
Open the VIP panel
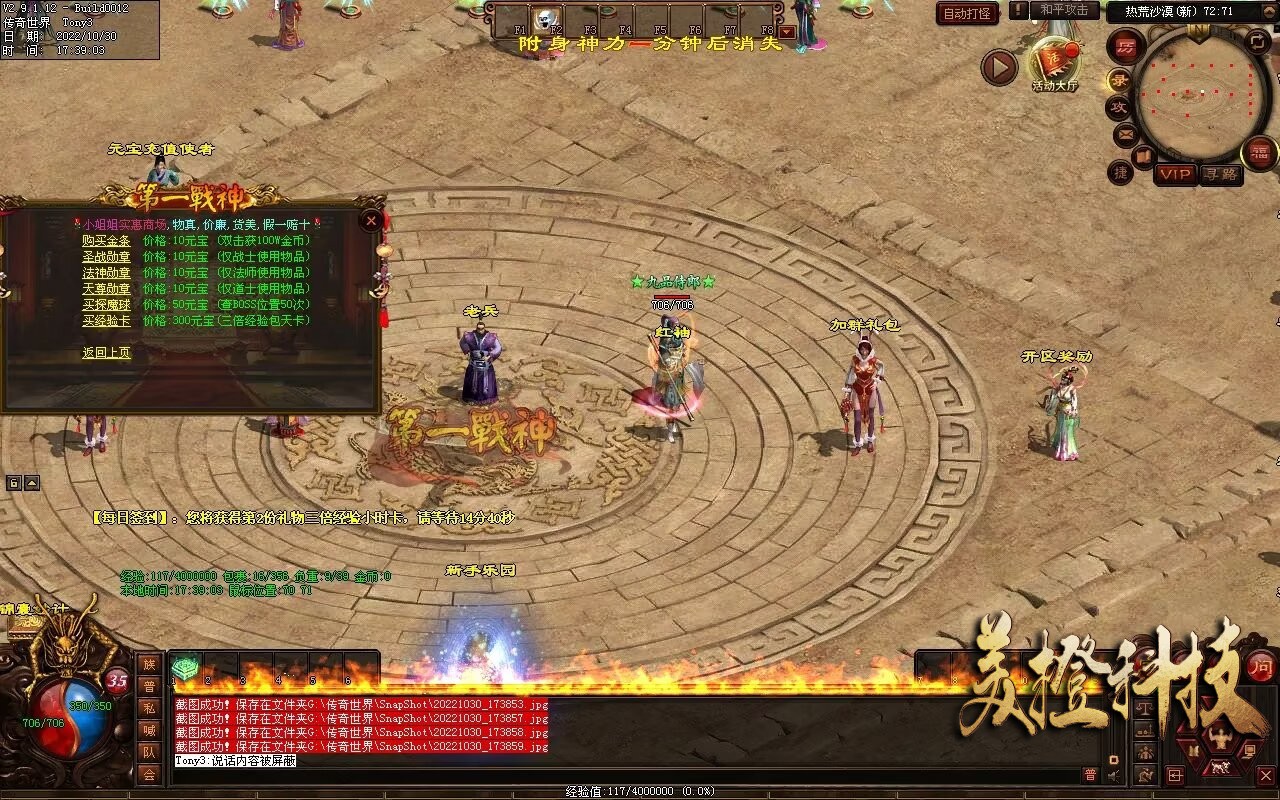[1175, 174]
